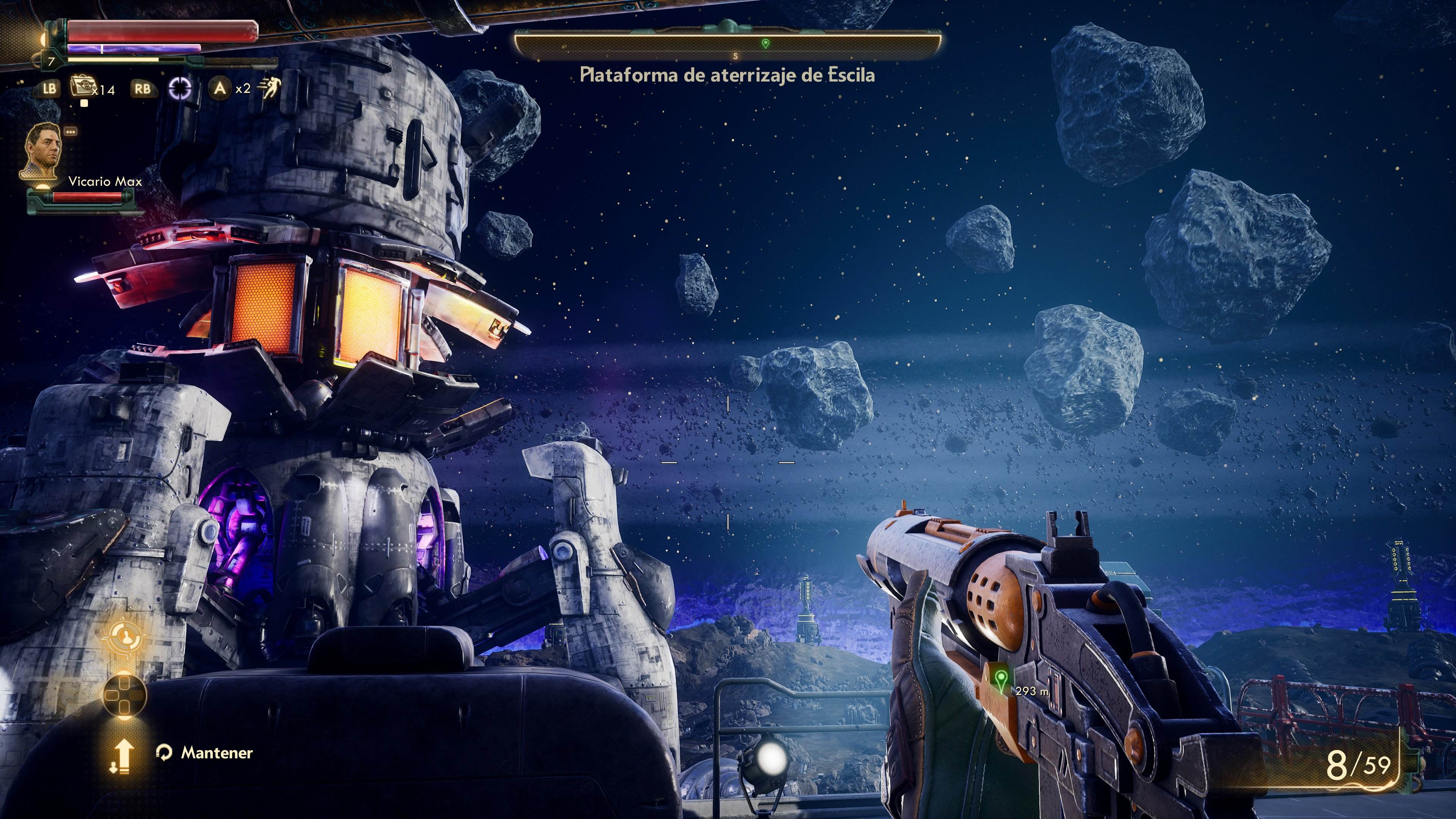Image resolution: width=1456 pixels, height=819 pixels.
Task: Click the RB button prompt icon
Action: tap(143, 89)
